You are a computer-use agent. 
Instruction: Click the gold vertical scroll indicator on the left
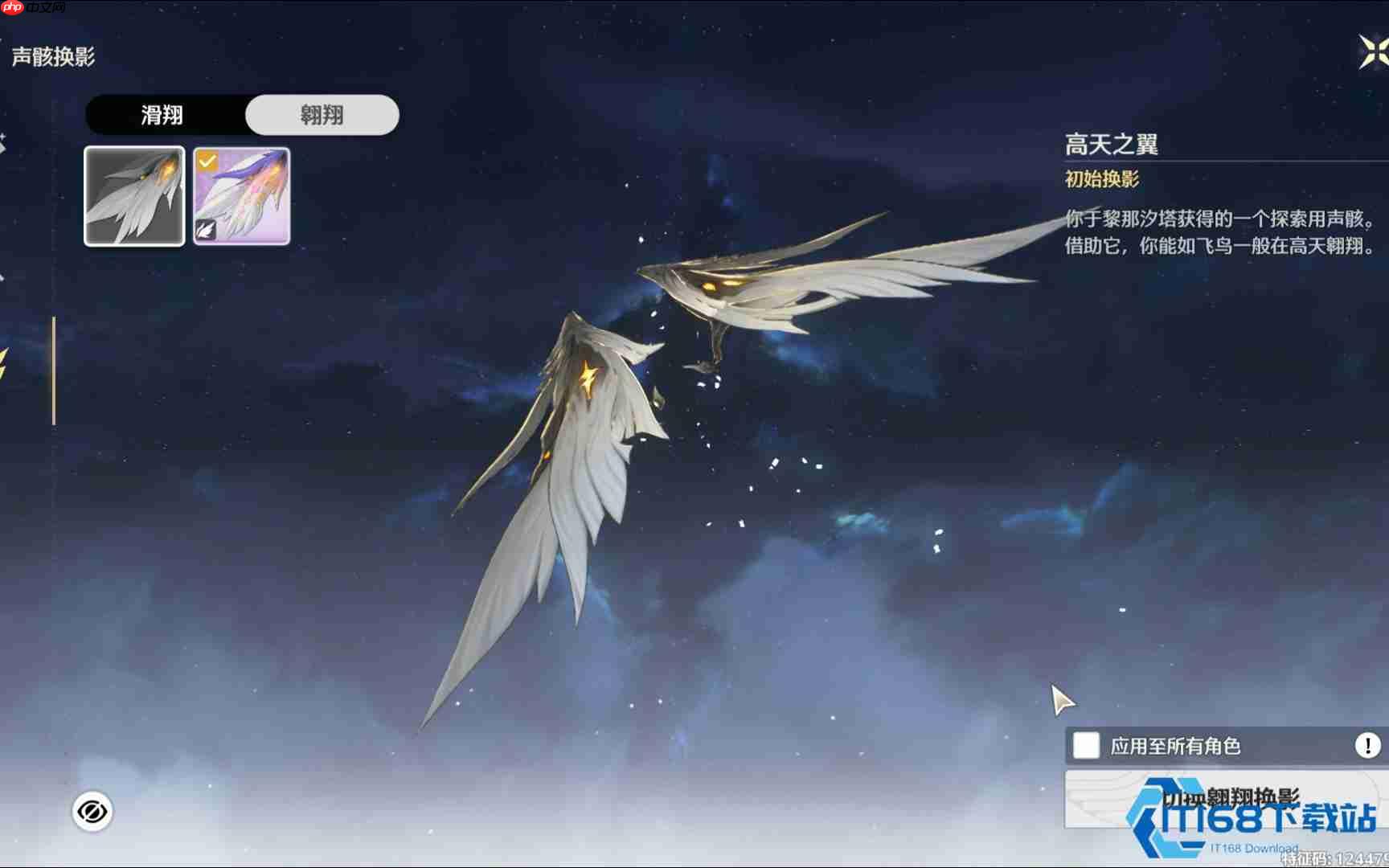(x=53, y=370)
